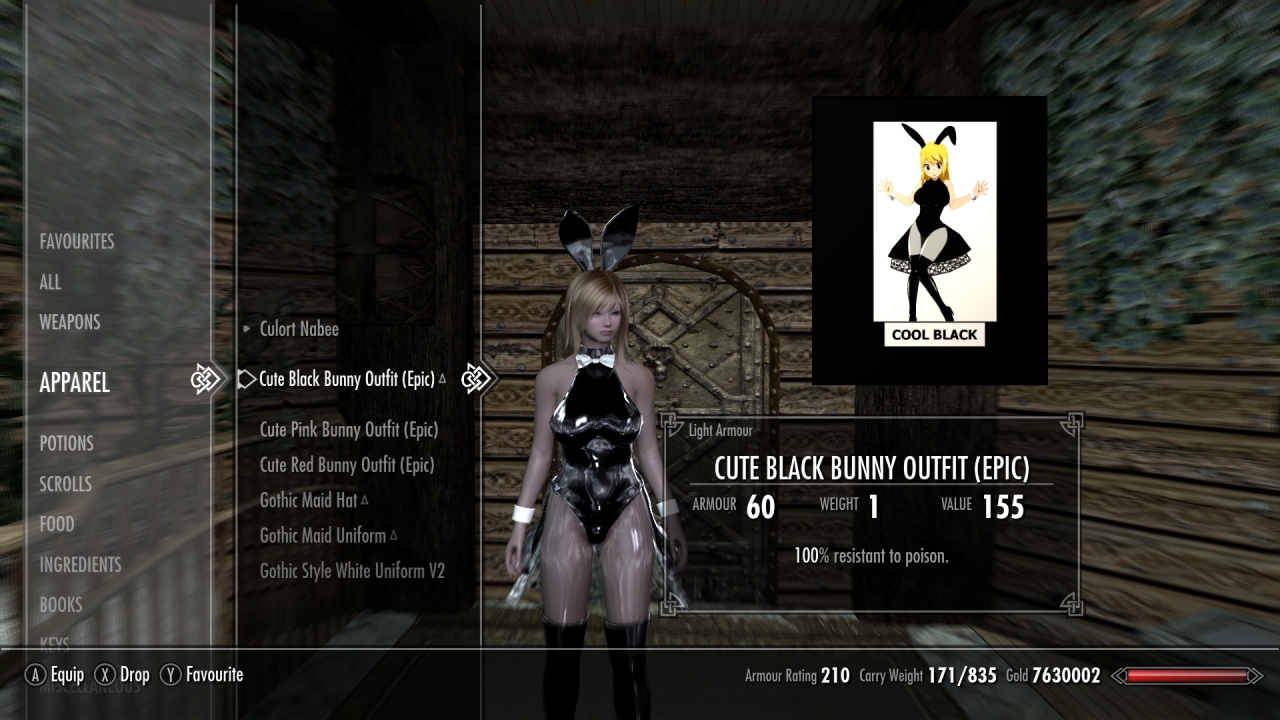Select Gothic Style White Uniform V2
Screen dimensions: 1280x720
pos(352,571)
